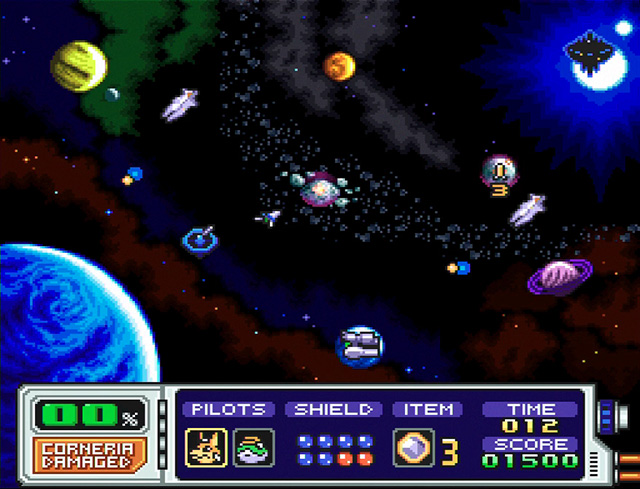Screen dimensions: 640x489
Task: Target the white cruiser below the numbered bubble
Action: tap(527, 209)
